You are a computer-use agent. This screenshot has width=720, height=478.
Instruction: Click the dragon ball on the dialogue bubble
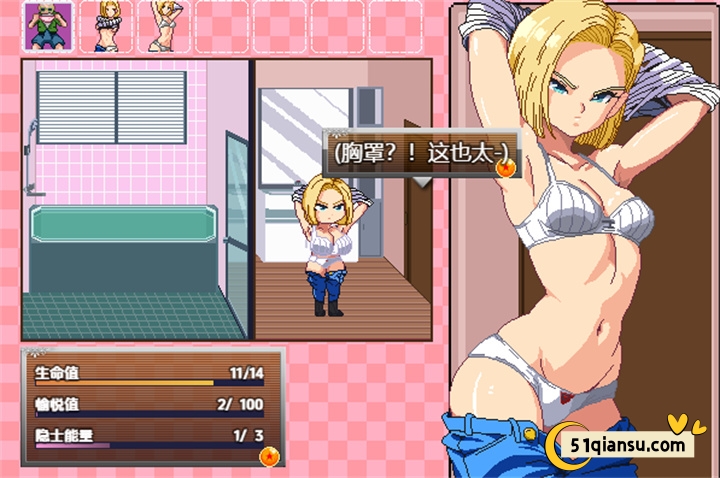(x=506, y=169)
